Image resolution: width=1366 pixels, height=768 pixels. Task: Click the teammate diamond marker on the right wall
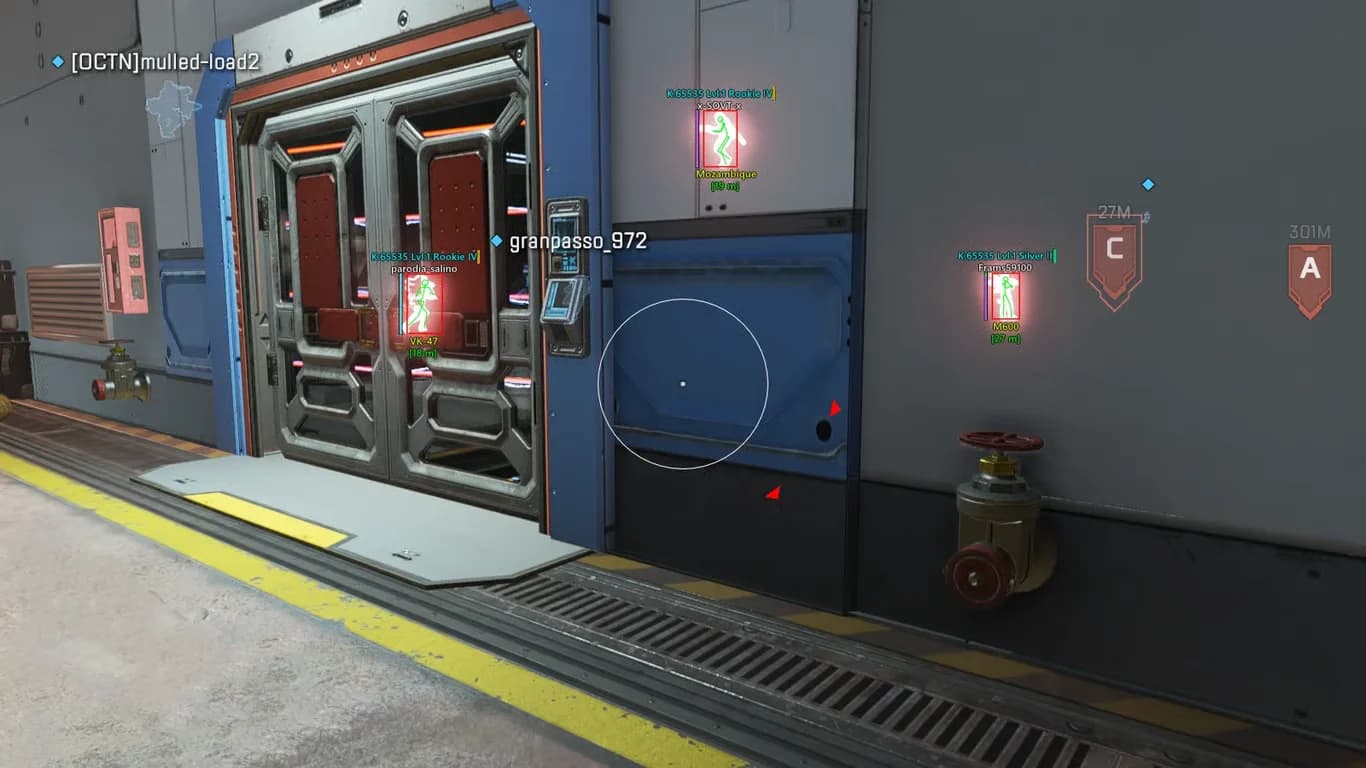(1147, 184)
